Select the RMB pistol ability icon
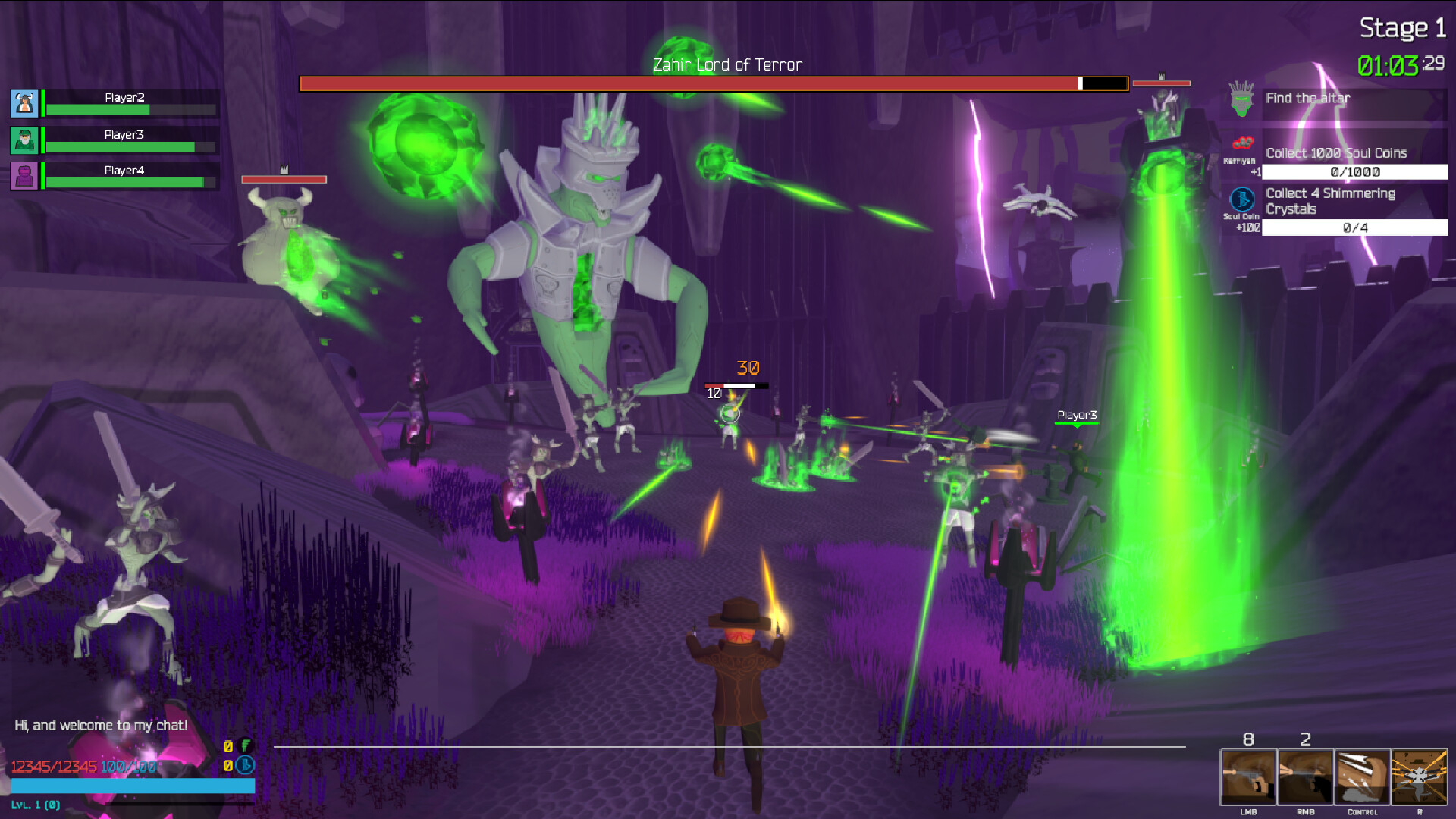The width and height of the screenshot is (1456, 819). pyautogui.click(x=1306, y=777)
